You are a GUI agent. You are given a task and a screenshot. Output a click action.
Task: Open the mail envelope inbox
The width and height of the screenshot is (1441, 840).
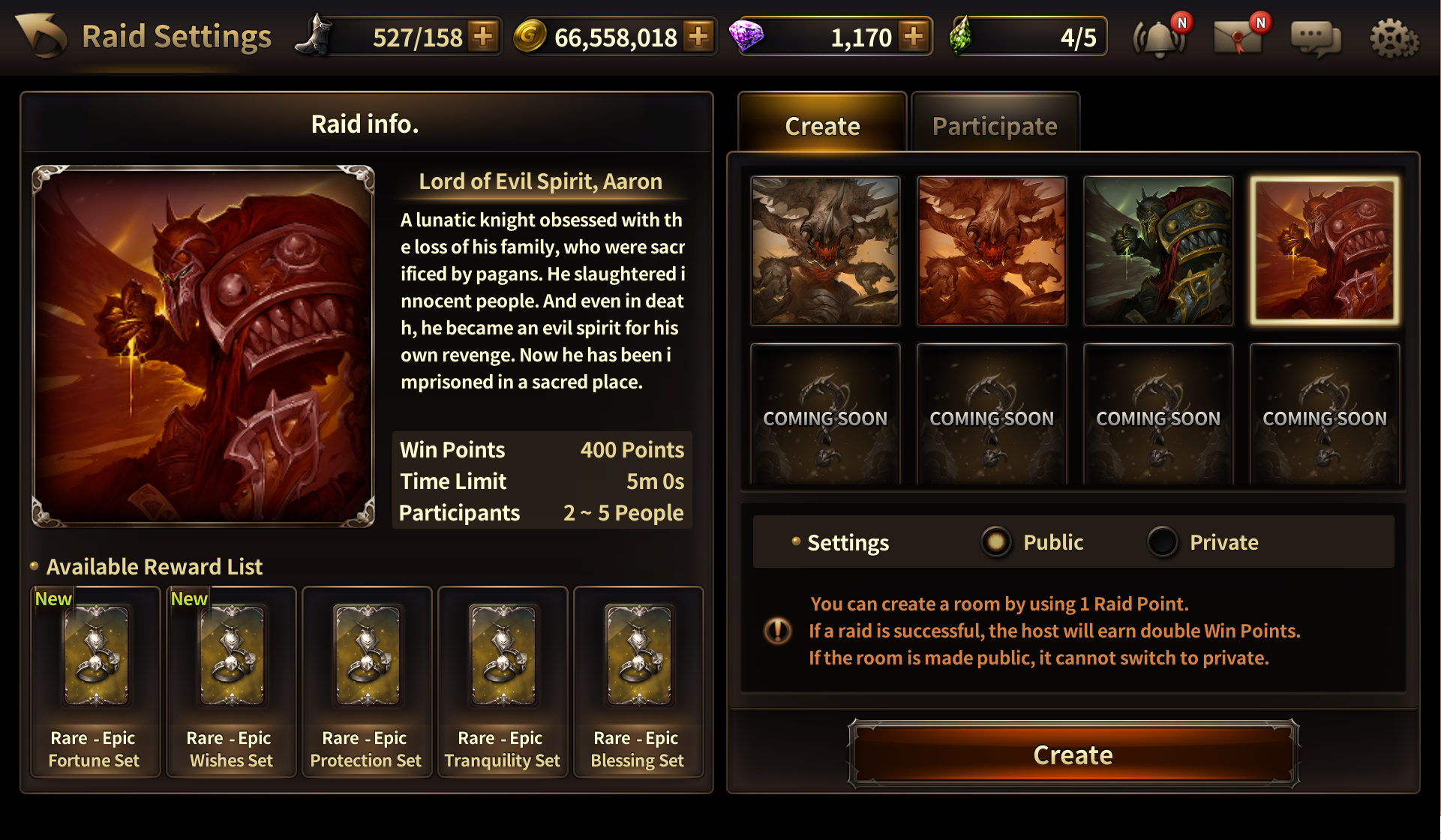coord(1238,37)
